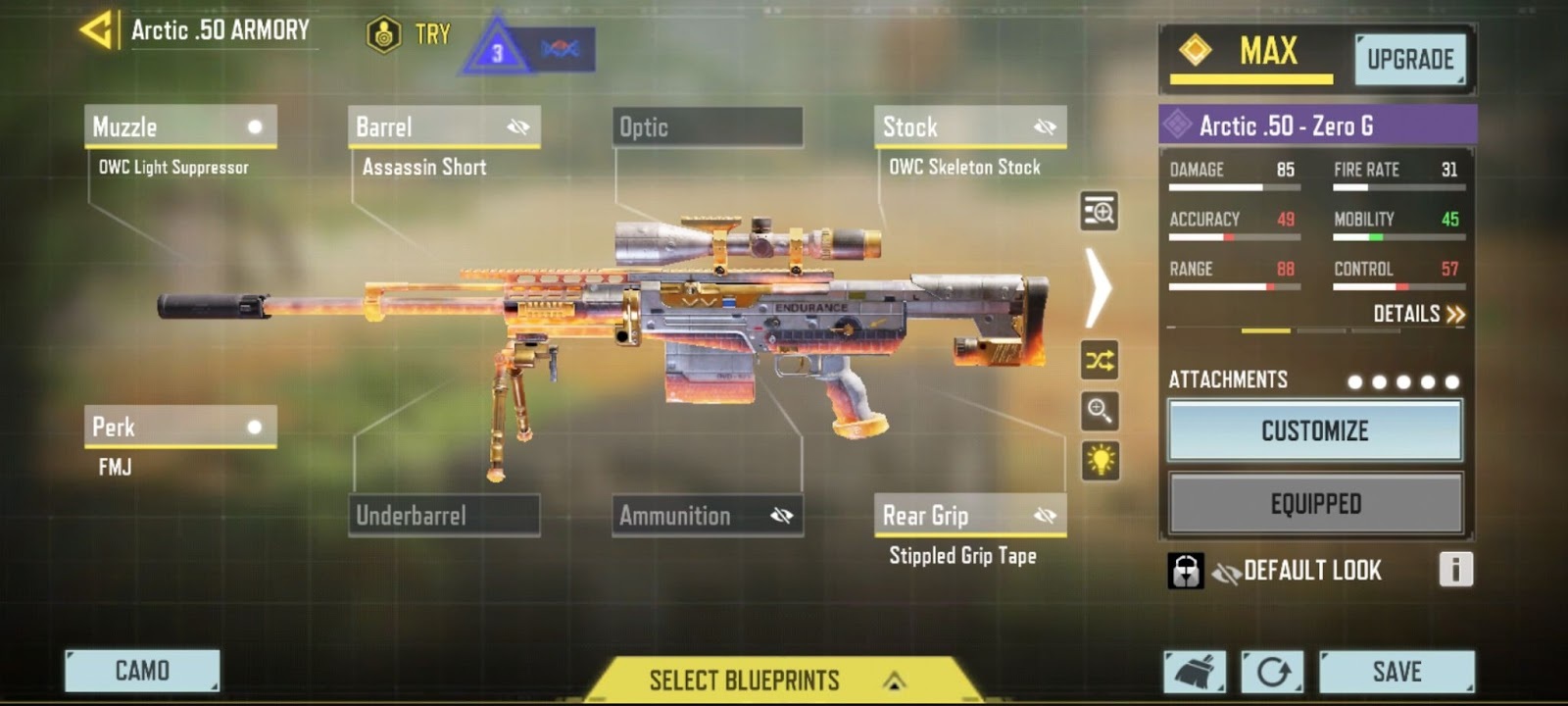
Task: Clear attachments with the broom icon
Action: coord(1195,672)
